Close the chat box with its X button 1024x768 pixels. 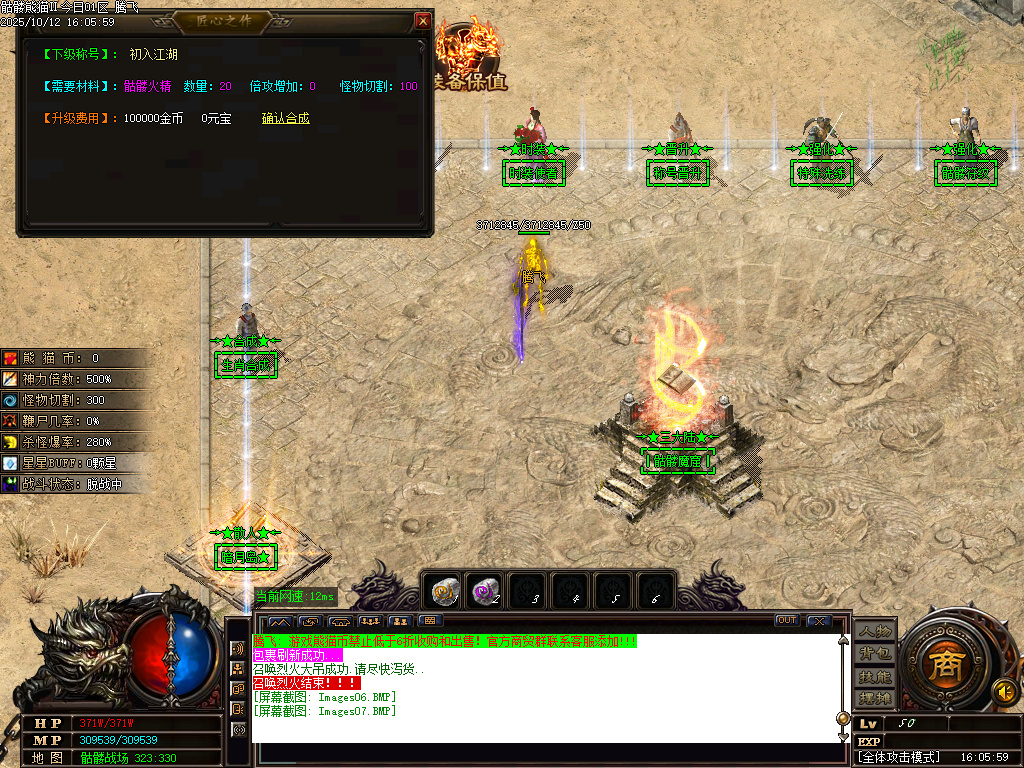(x=819, y=621)
